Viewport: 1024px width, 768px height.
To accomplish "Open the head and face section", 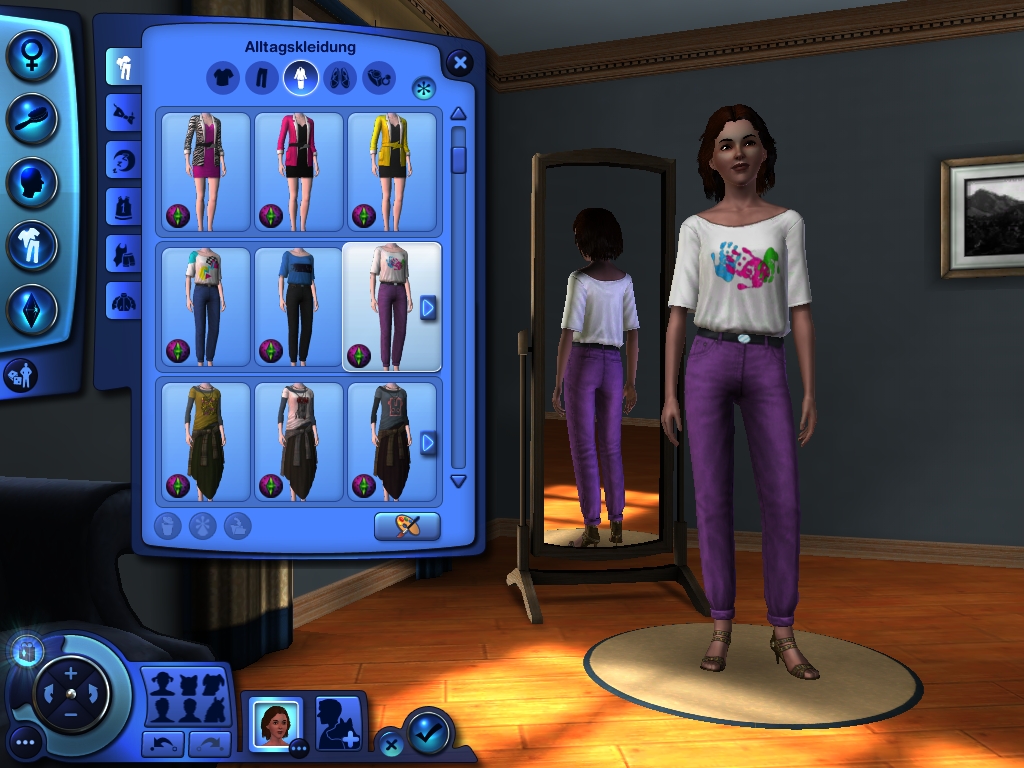I will [32, 183].
